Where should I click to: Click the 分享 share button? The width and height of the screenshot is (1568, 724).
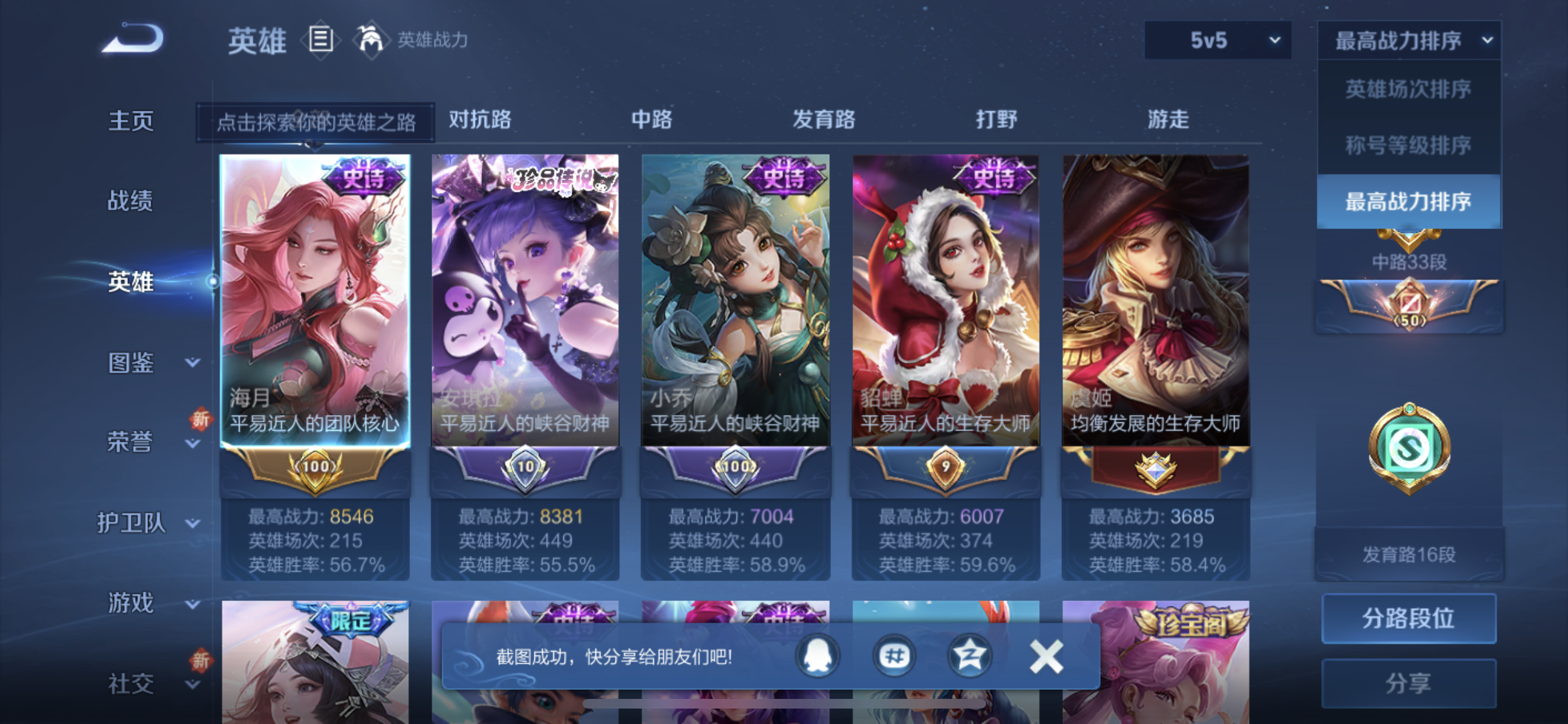1408,683
